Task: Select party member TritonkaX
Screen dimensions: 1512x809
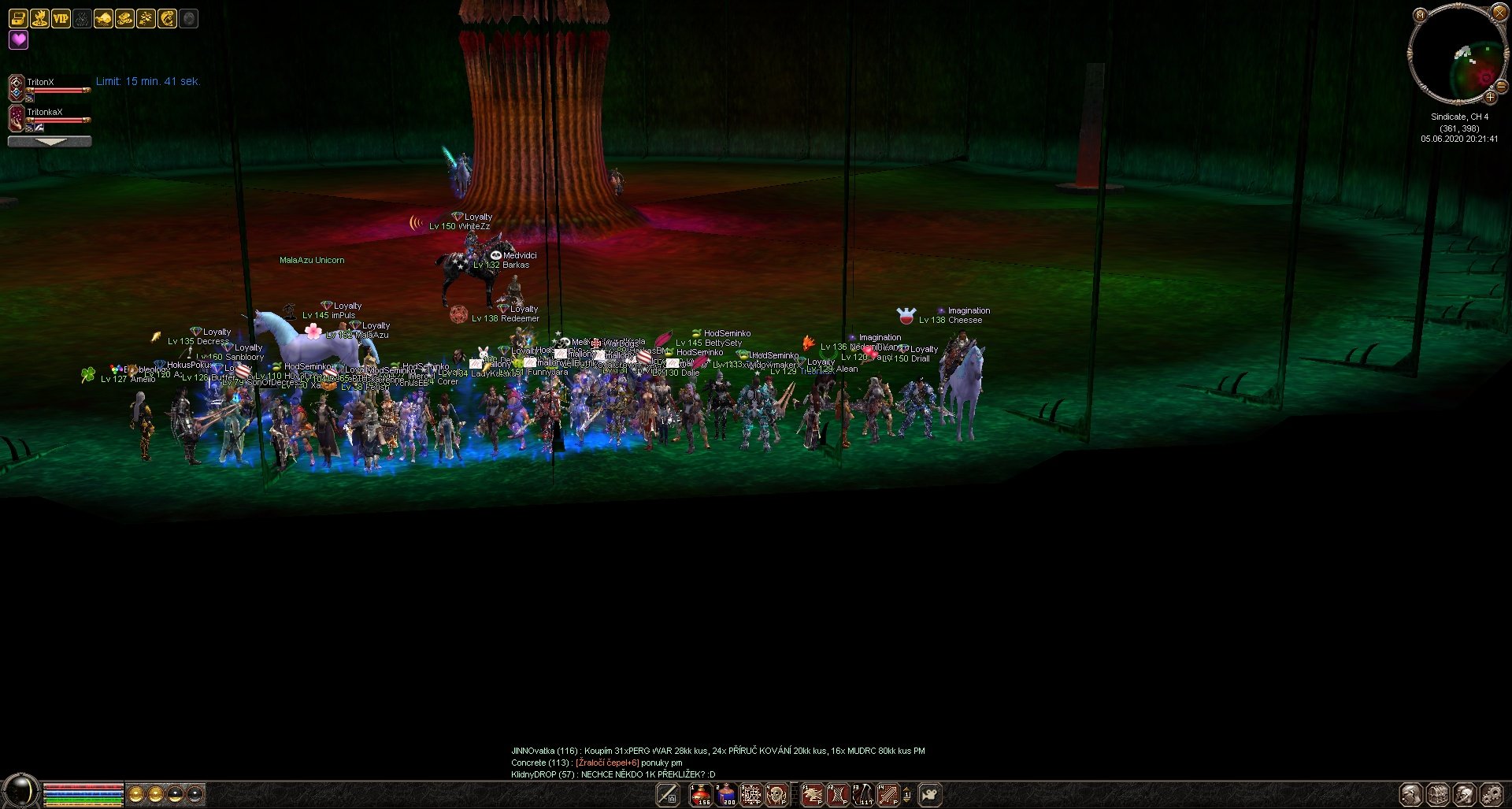Action: click(x=44, y=112)
